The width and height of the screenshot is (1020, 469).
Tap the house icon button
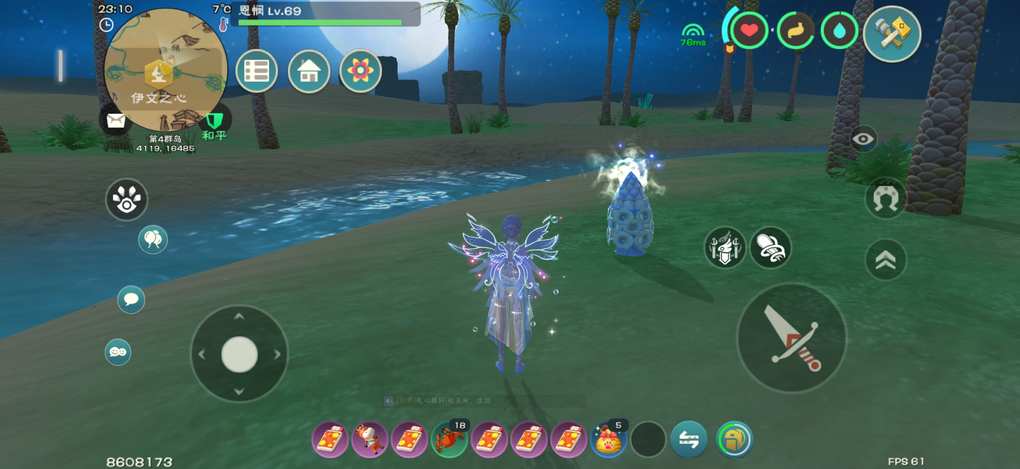point(309,71)
